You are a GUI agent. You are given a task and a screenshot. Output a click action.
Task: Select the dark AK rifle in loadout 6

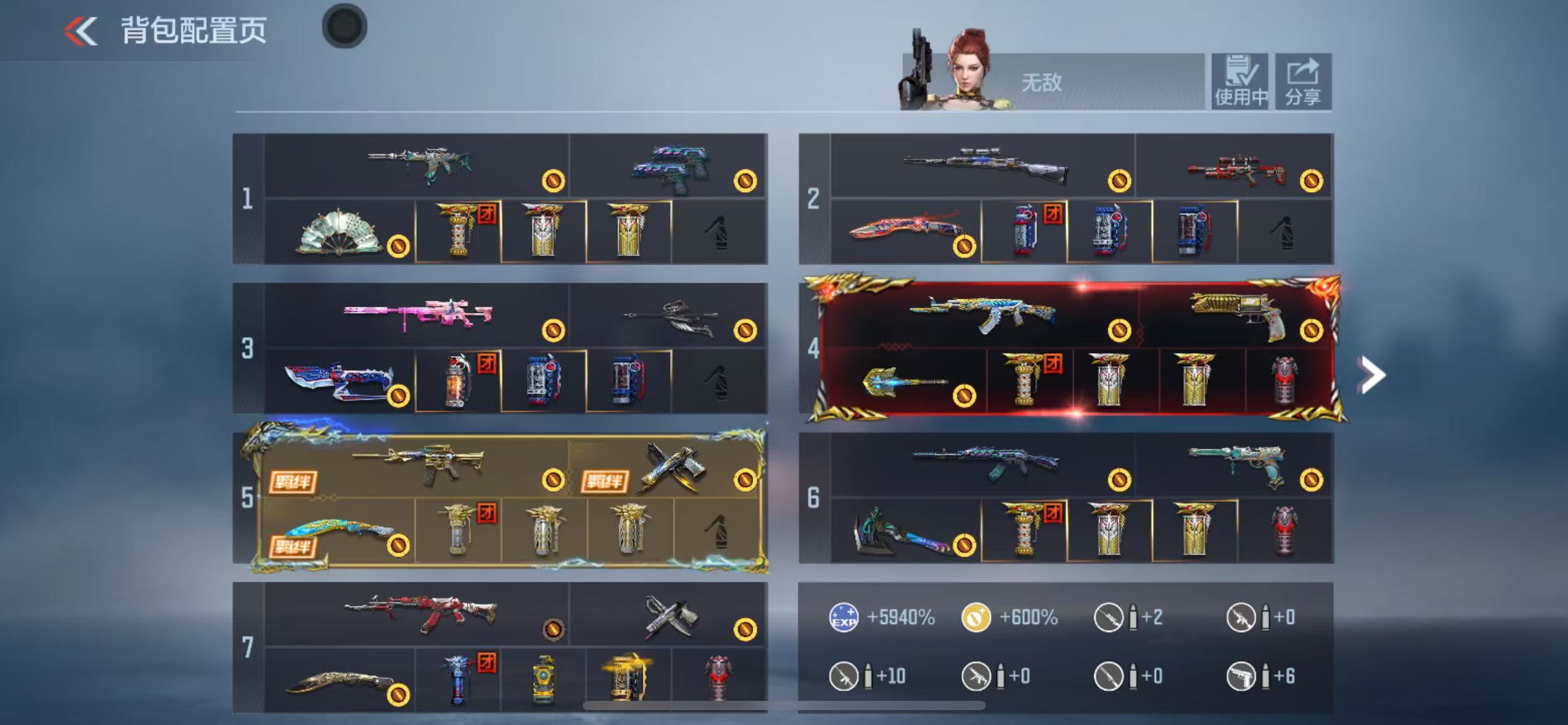point(985,463)
